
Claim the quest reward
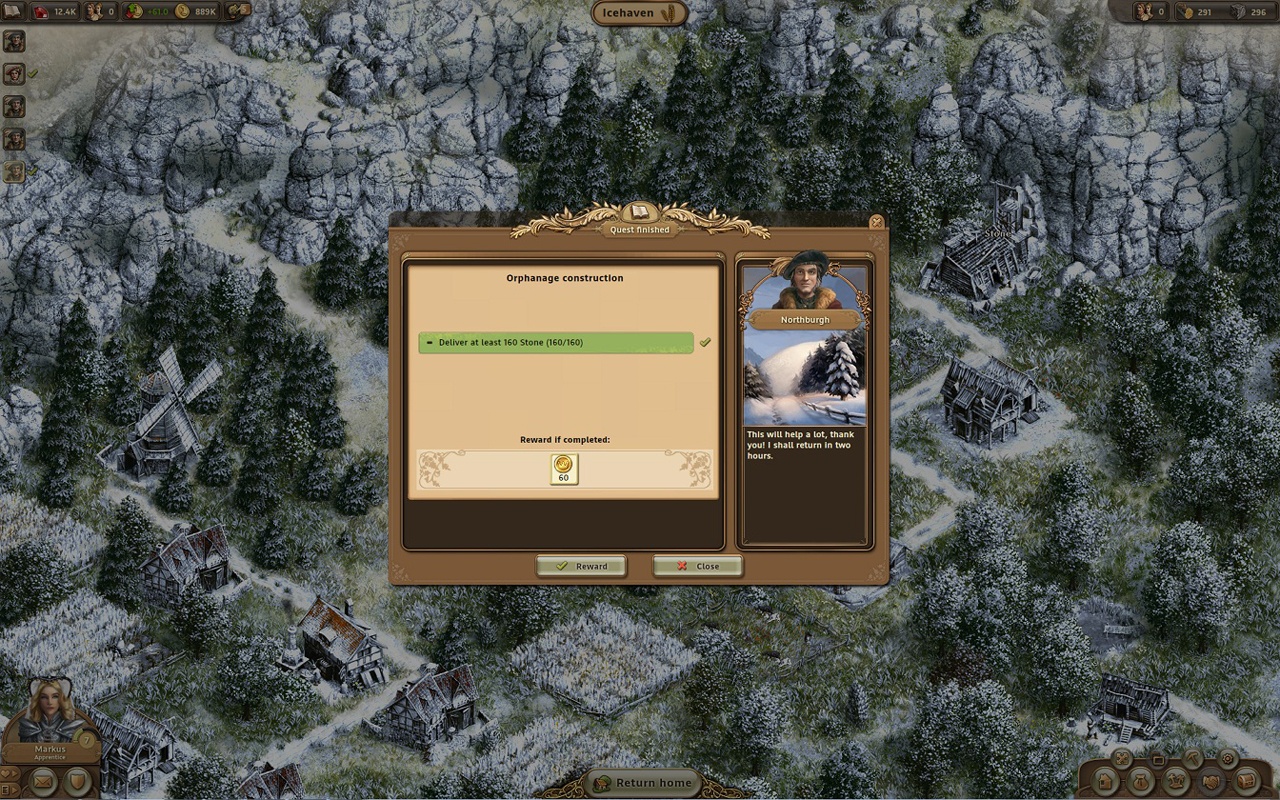[x=581, y=566]
